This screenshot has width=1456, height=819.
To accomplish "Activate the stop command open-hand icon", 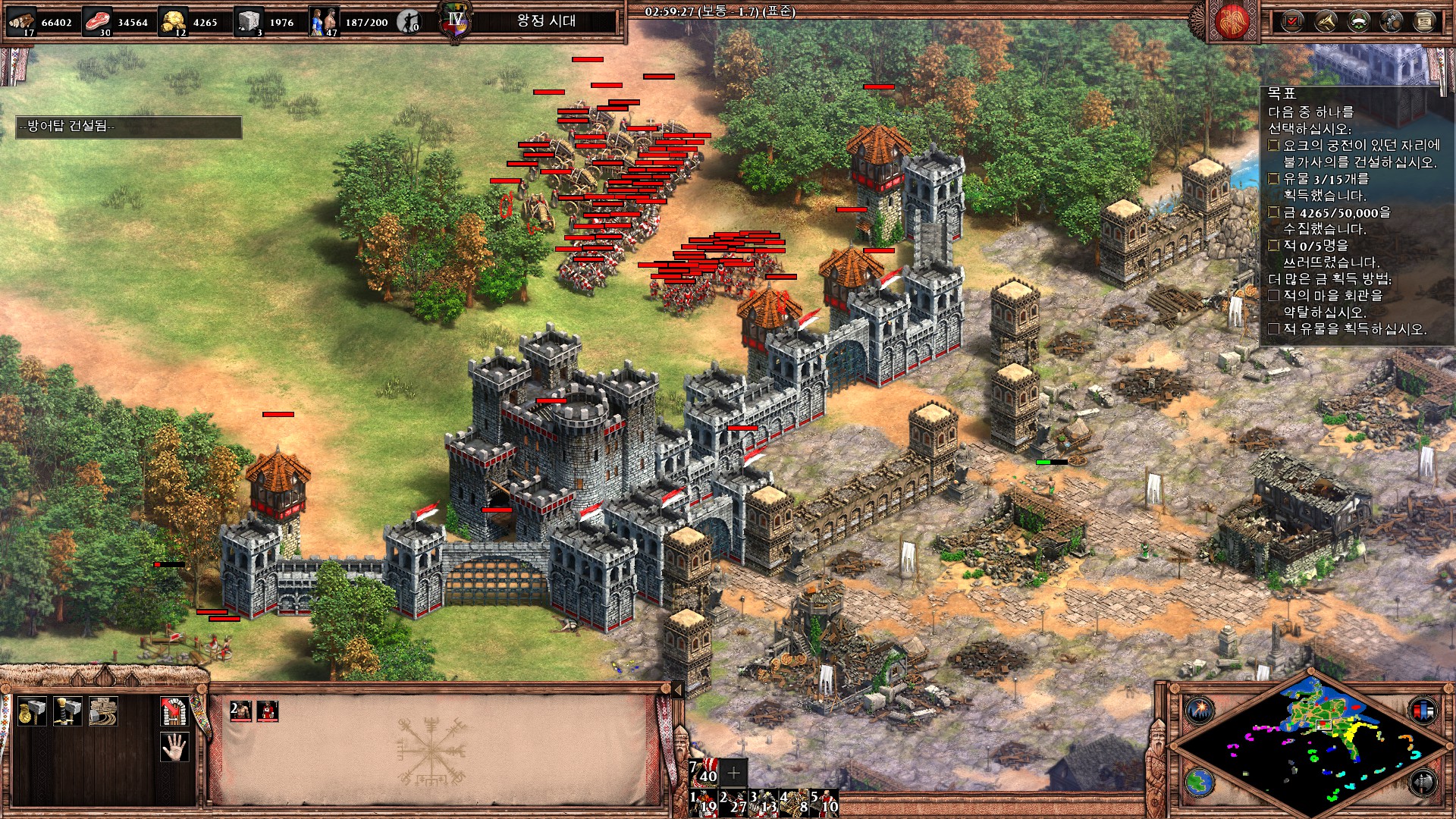I will (x=174, y=747).
